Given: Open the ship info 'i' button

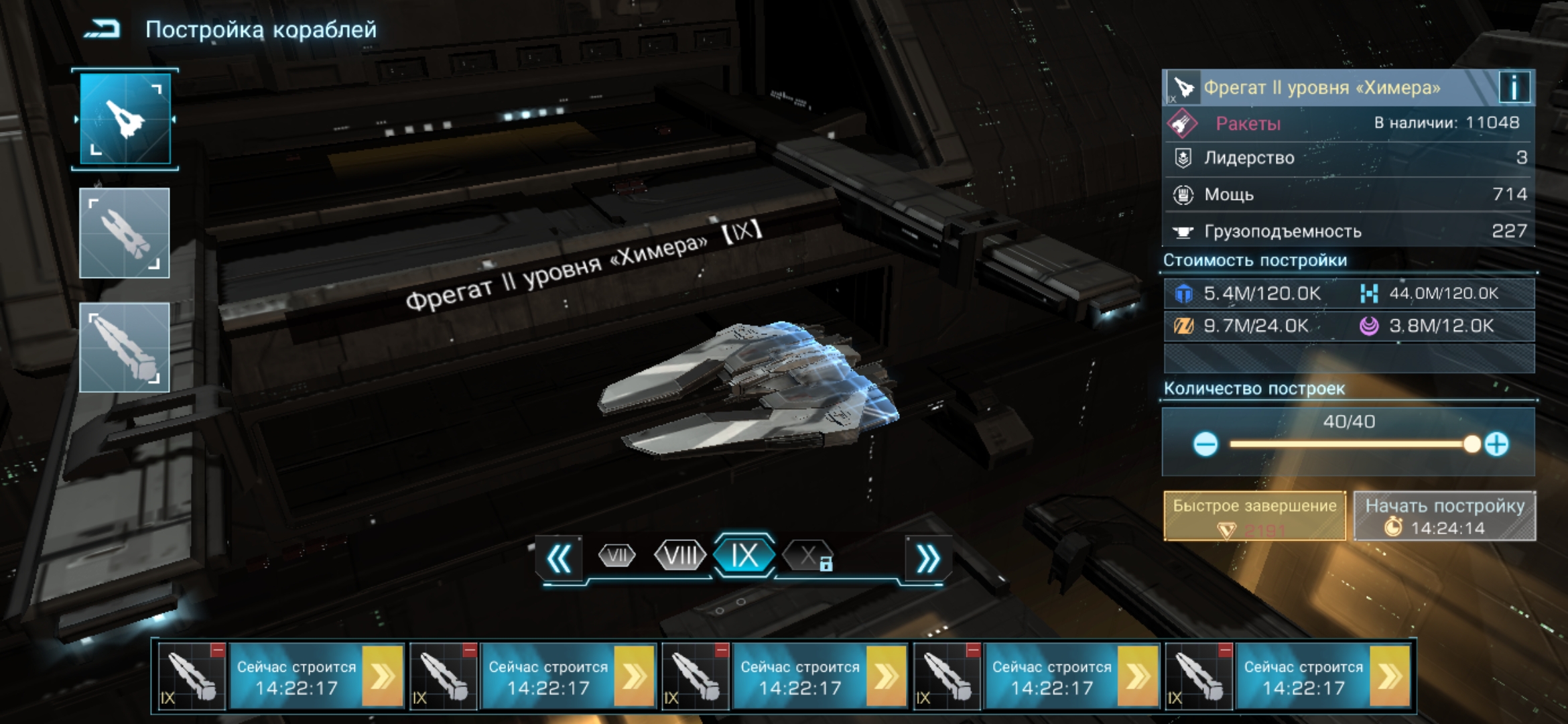Looking at the screenshot, I should pyautogui.click(x=1514, y=88).
